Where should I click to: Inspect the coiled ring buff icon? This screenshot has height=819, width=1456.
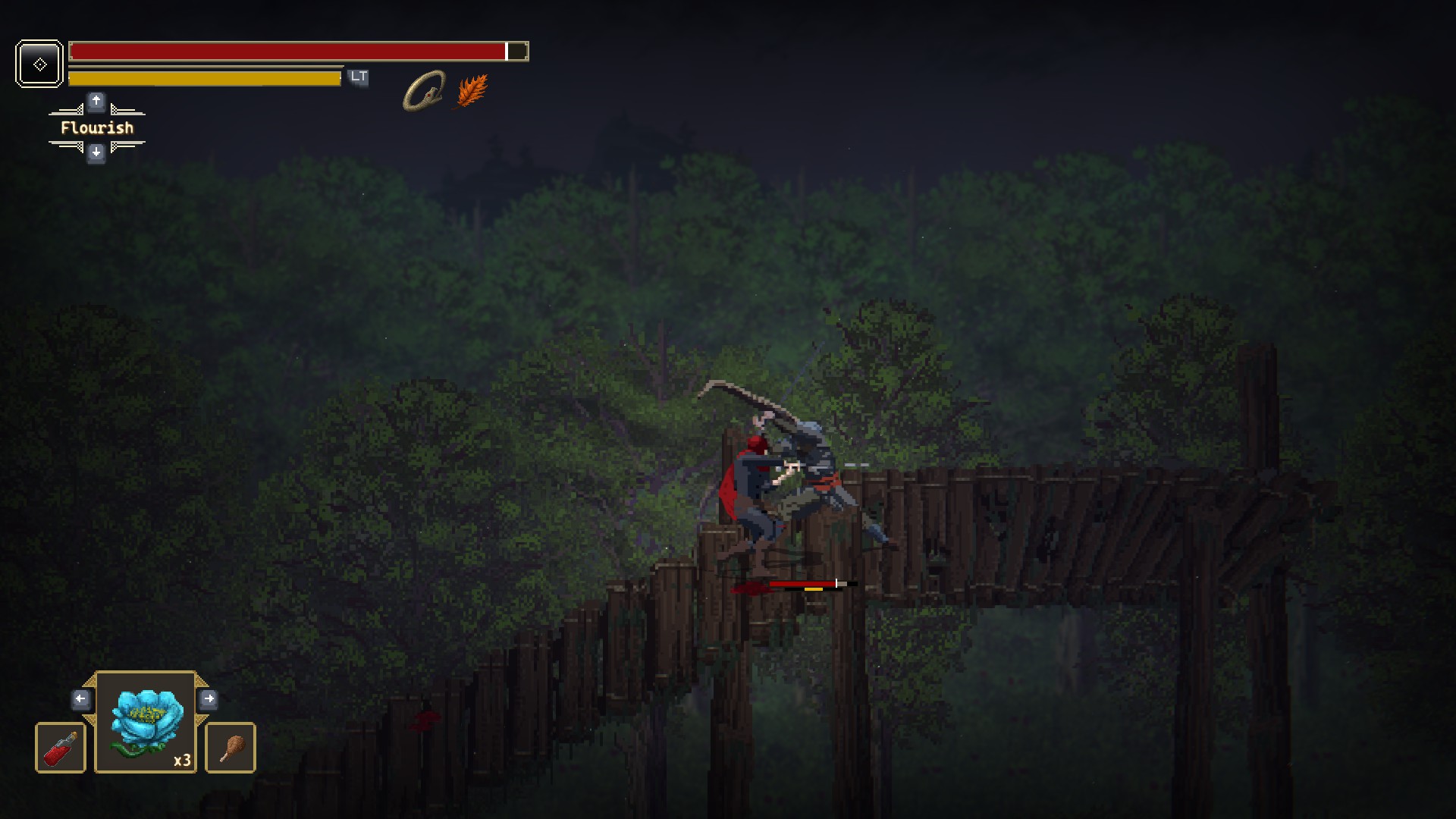coord(423,91)
